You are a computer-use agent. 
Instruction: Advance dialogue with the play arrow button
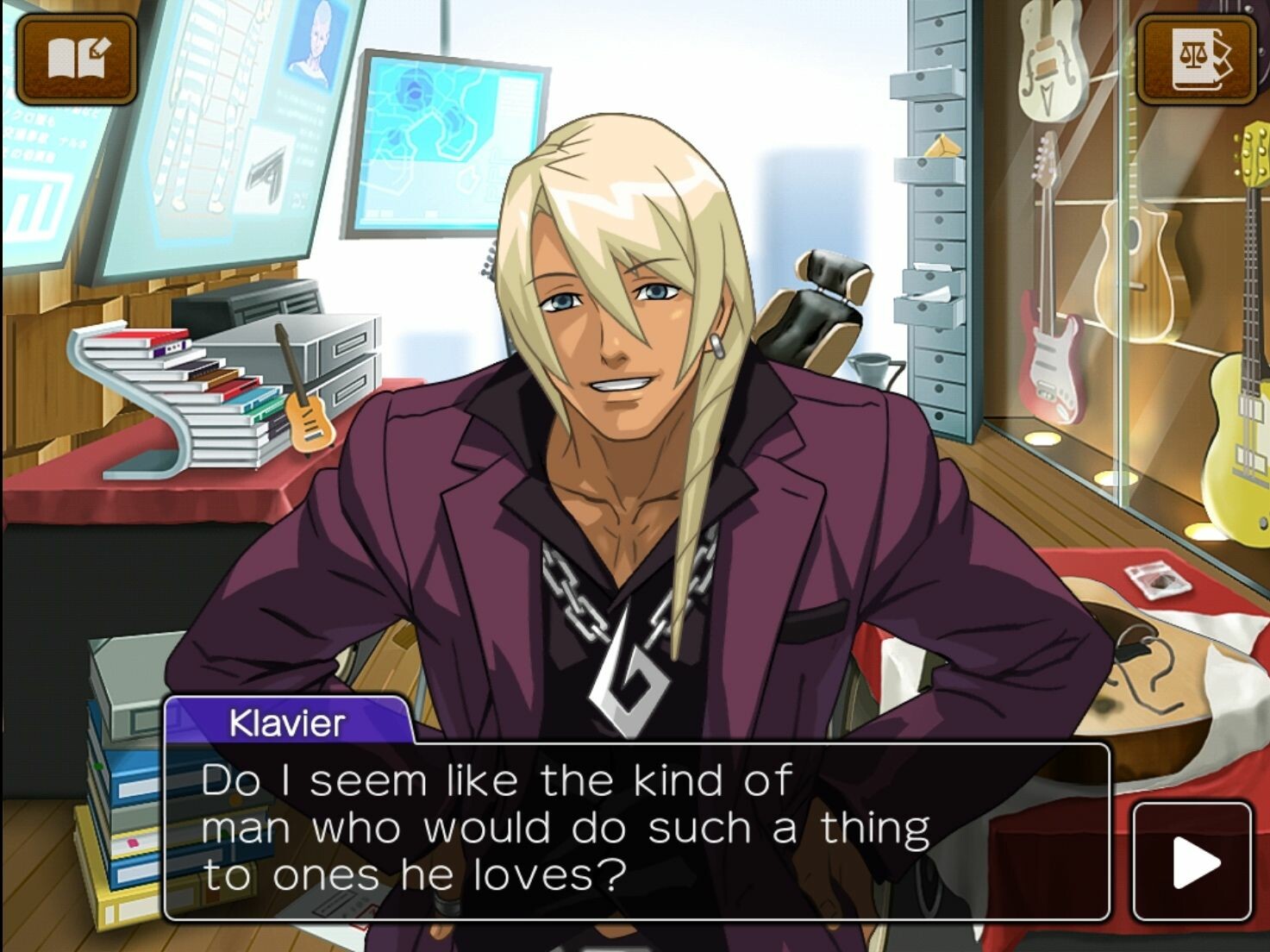click(x=1192, y=861)
